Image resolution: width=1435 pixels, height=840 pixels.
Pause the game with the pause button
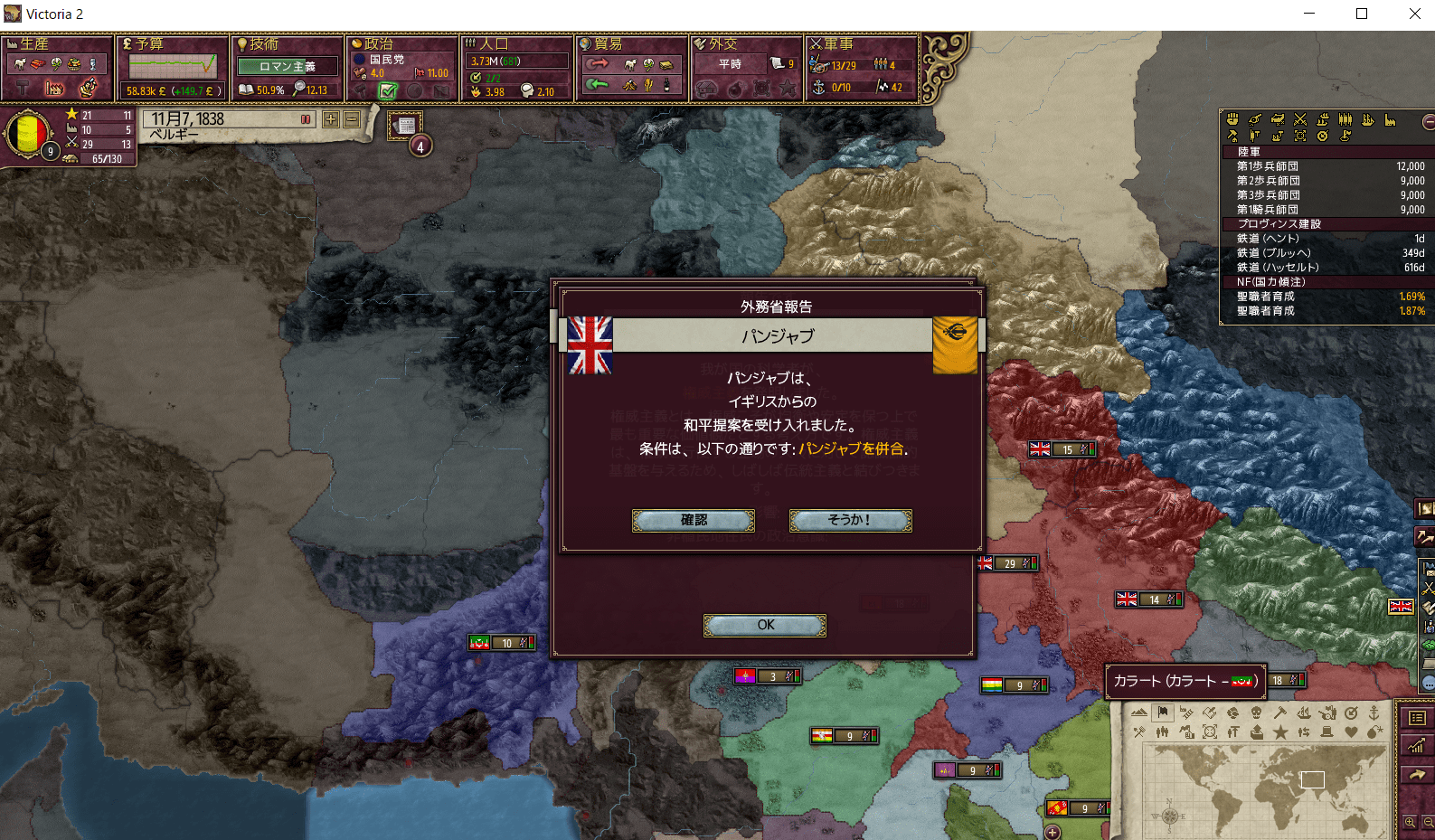(306, 119)
